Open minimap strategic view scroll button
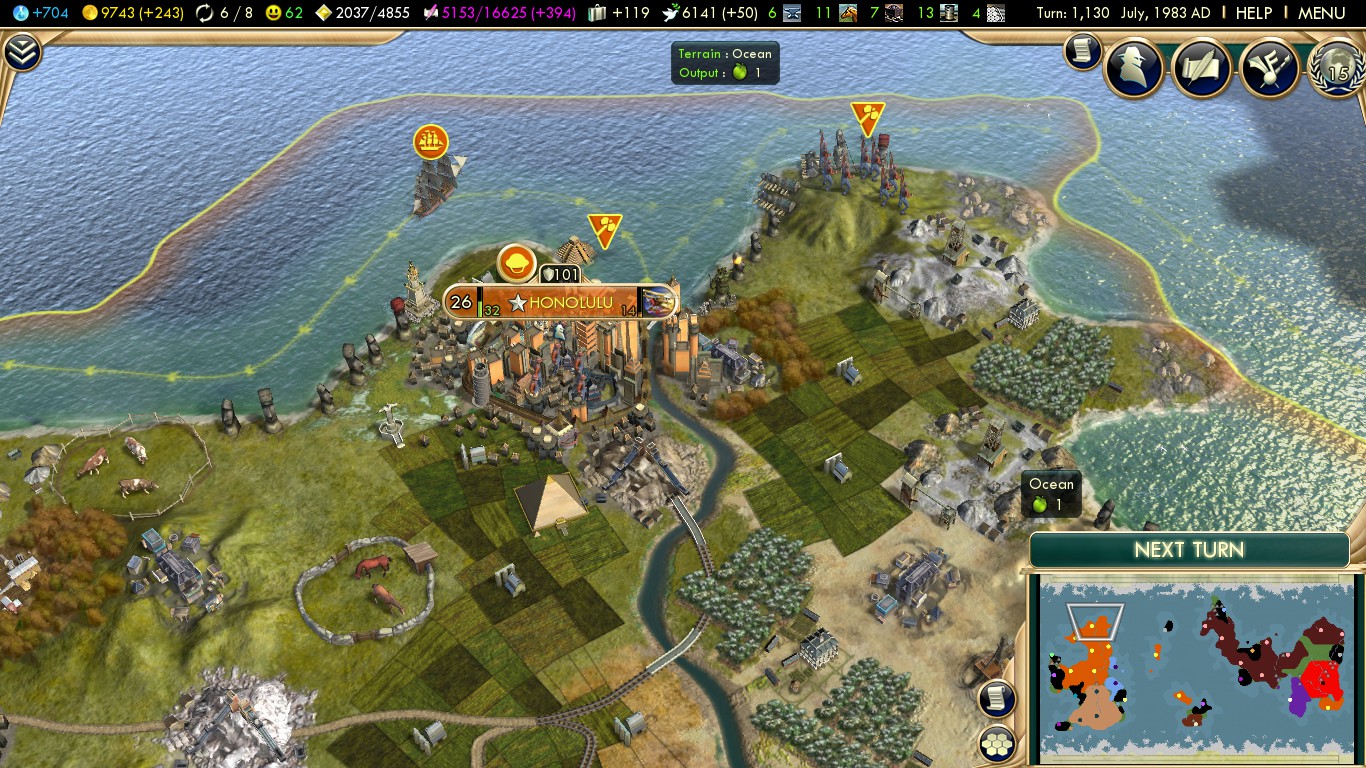This screenshot has width=1366, height=768. coord(997,699)
